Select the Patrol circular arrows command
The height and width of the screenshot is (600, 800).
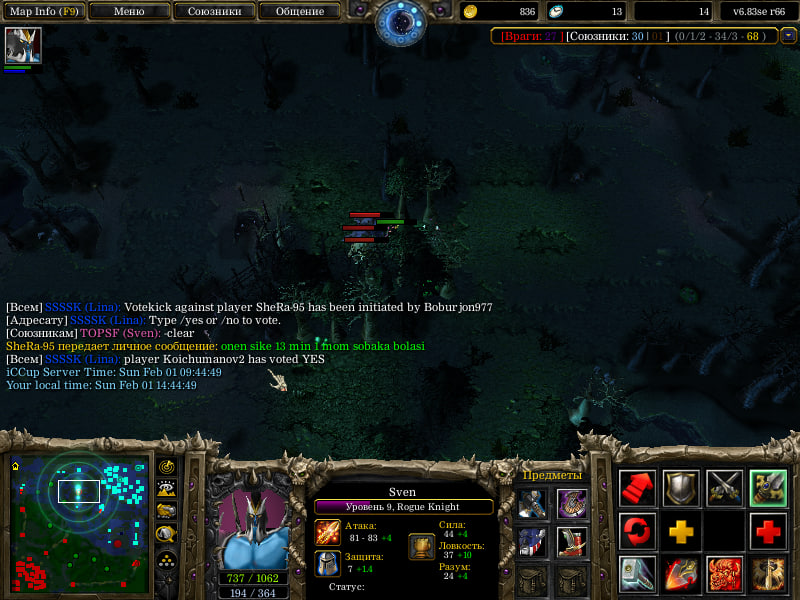point(637,530)
